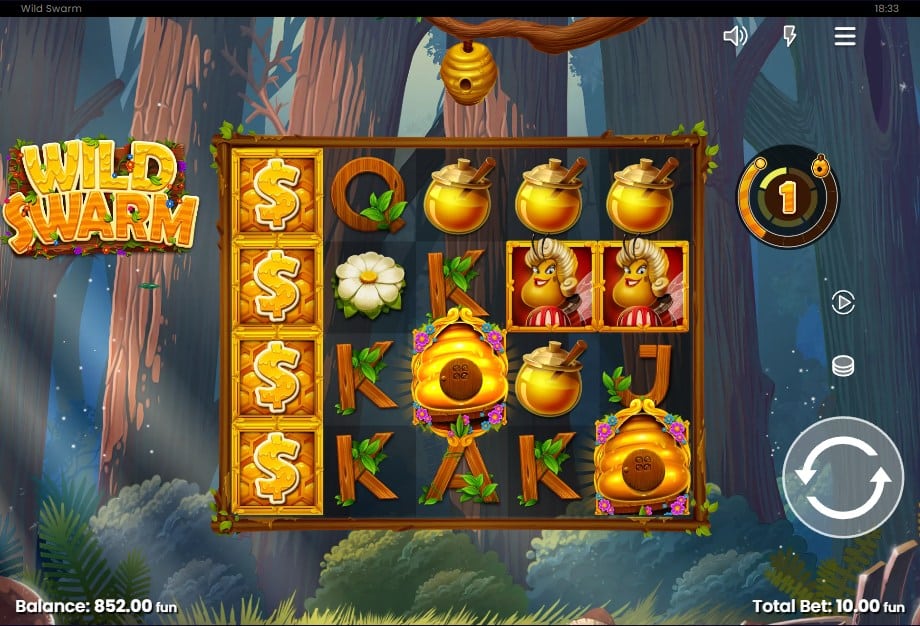Click the swarm meter showing 1
Viewport: 920px width, 626px height.
pos(788,199)
